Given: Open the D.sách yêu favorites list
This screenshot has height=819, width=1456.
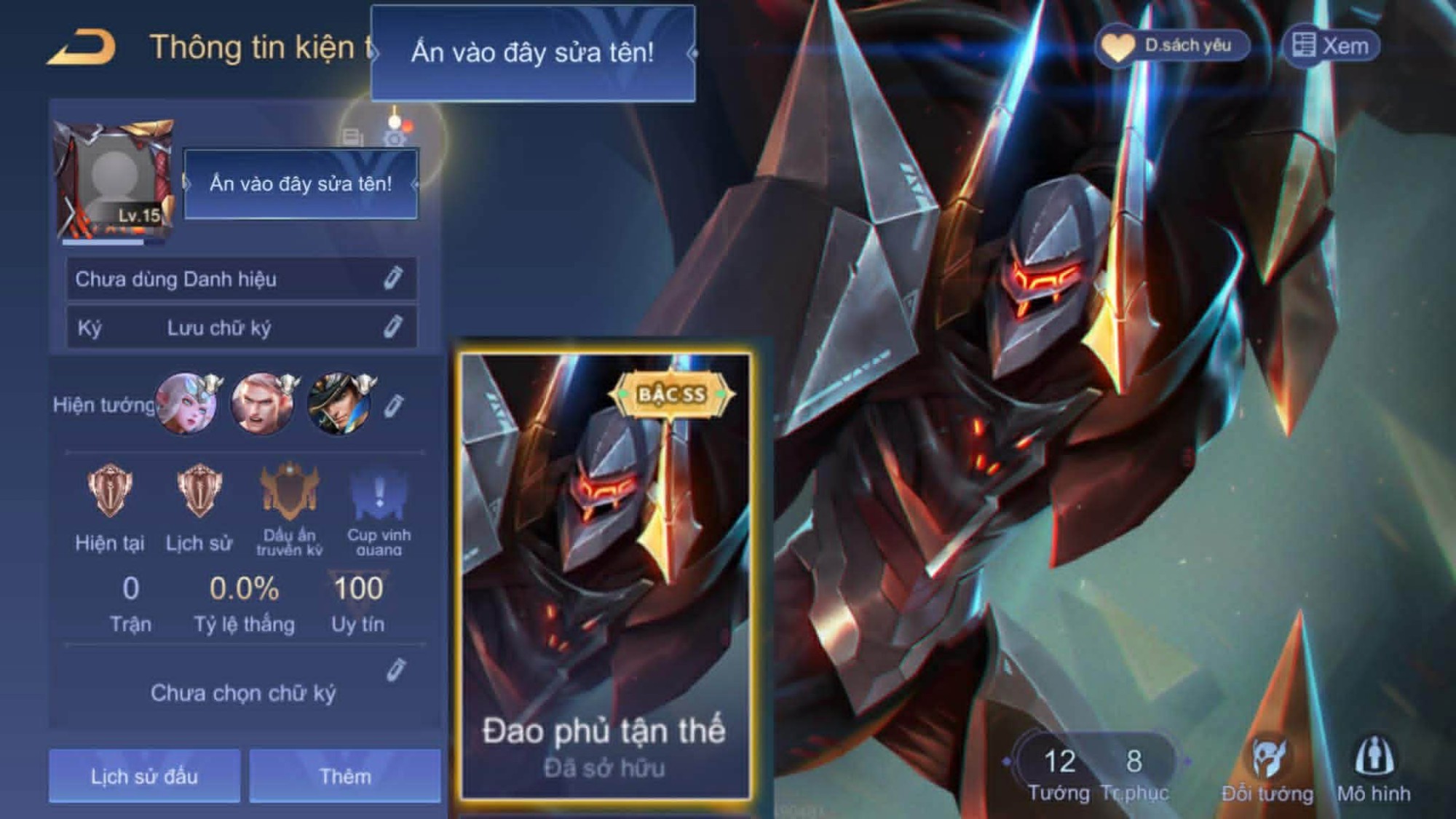Looking at the screenshot, I should 1172,46.
